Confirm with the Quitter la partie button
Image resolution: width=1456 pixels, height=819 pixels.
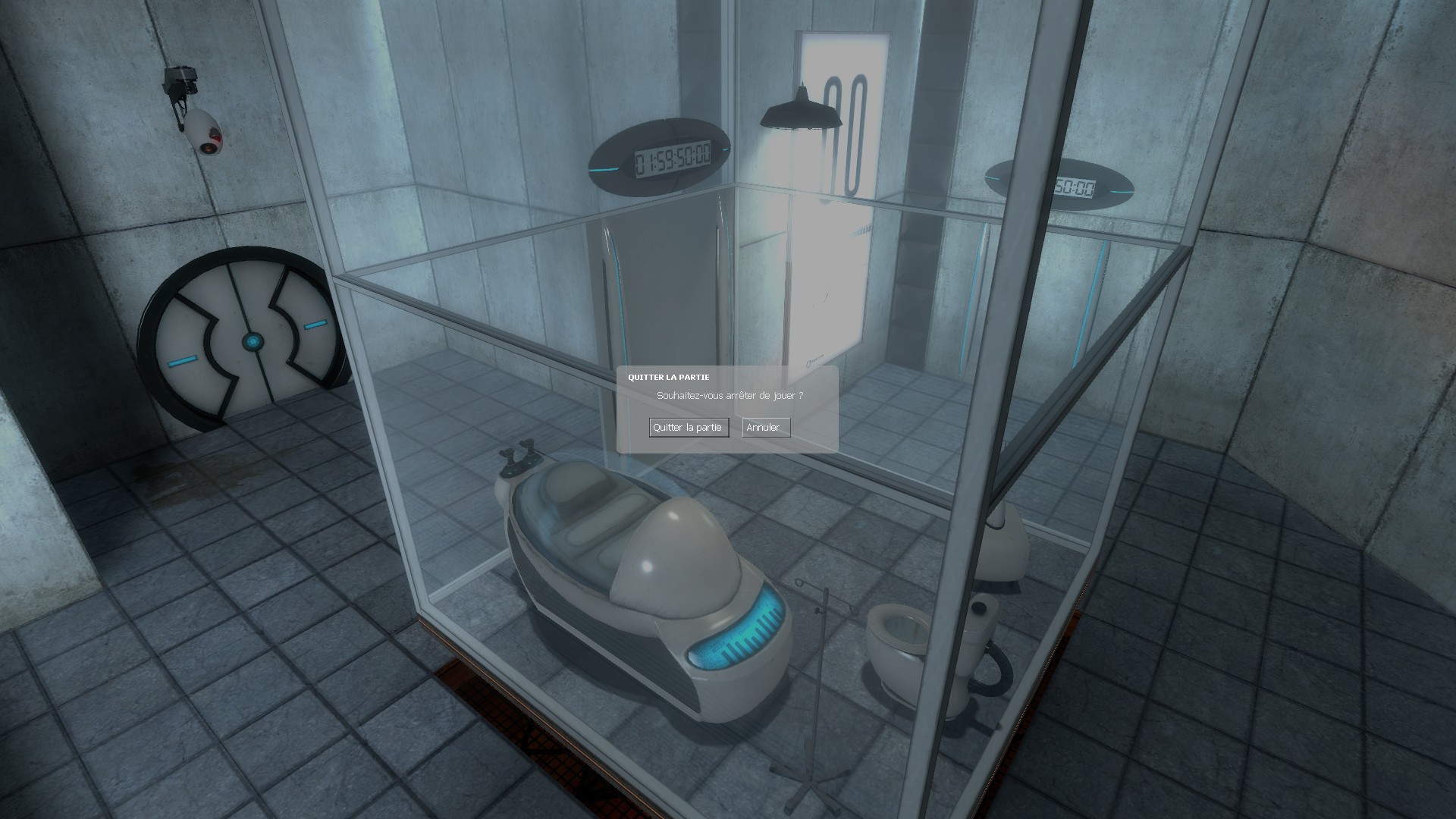(x=688, y=428)
